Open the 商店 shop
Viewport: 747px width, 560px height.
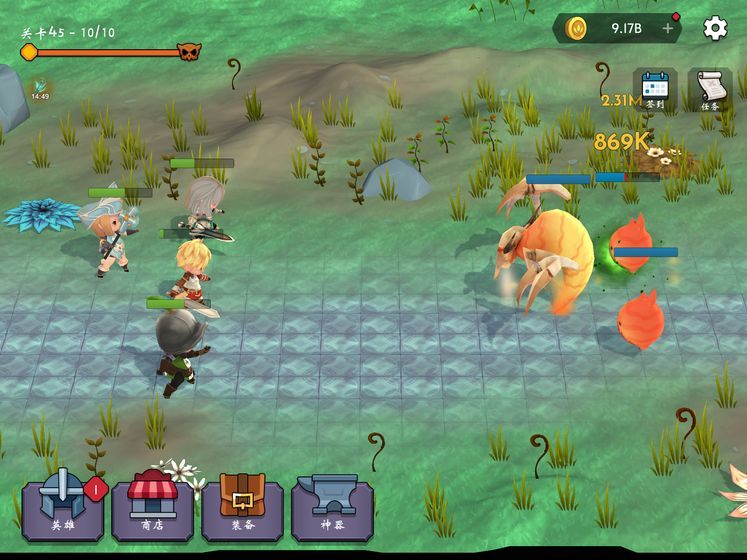153,506
